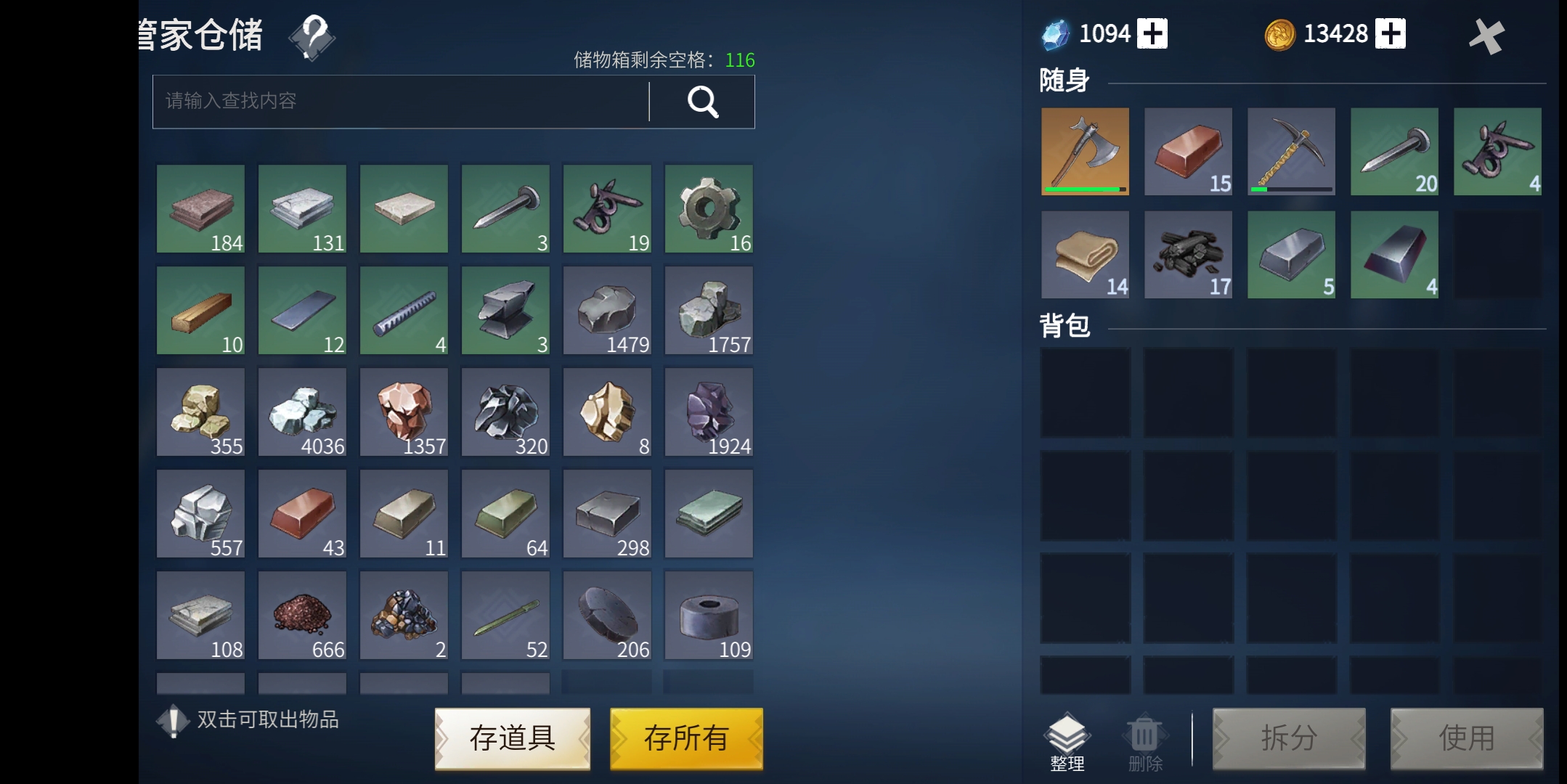Screen dimensions: 1567x784
Task: Select the red powder pile of 666
Action: [302, 615]
